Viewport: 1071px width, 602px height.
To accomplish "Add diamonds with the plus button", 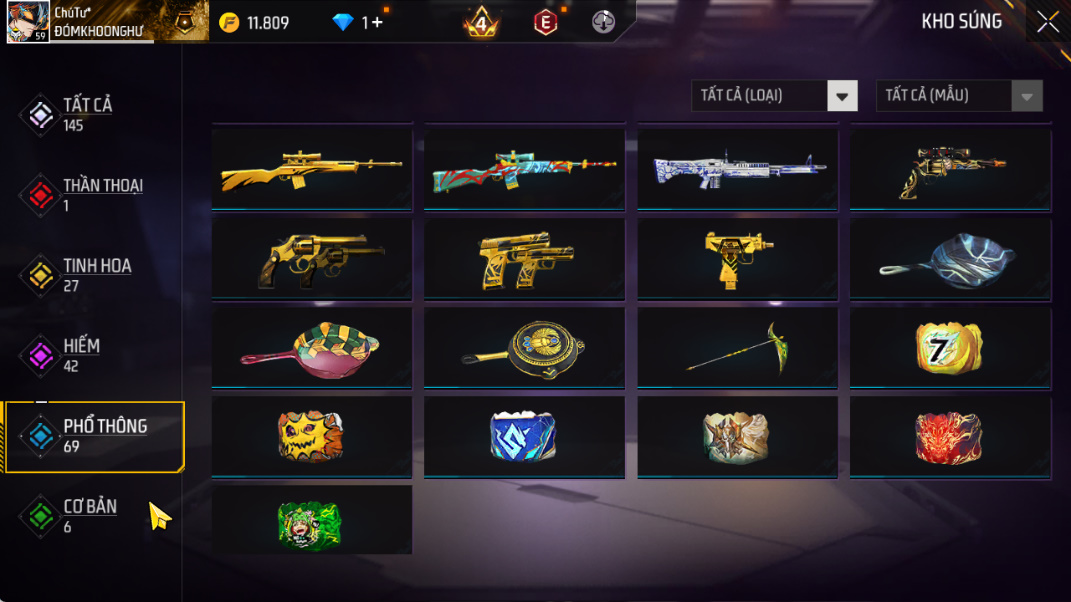I will tap(376, 22).
